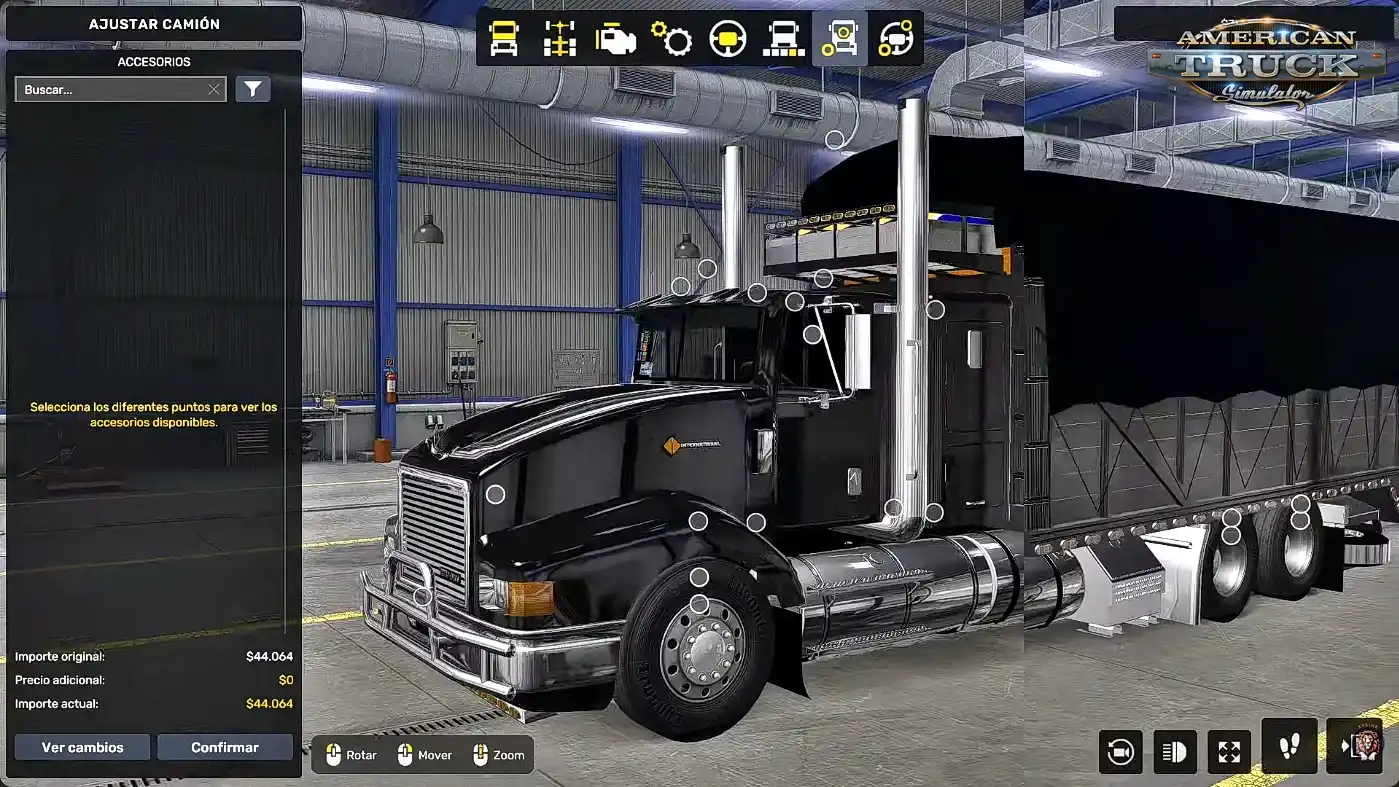Reset the camera view
Viewport: 1399px width, 787px height.
(x=1120, y=752)
